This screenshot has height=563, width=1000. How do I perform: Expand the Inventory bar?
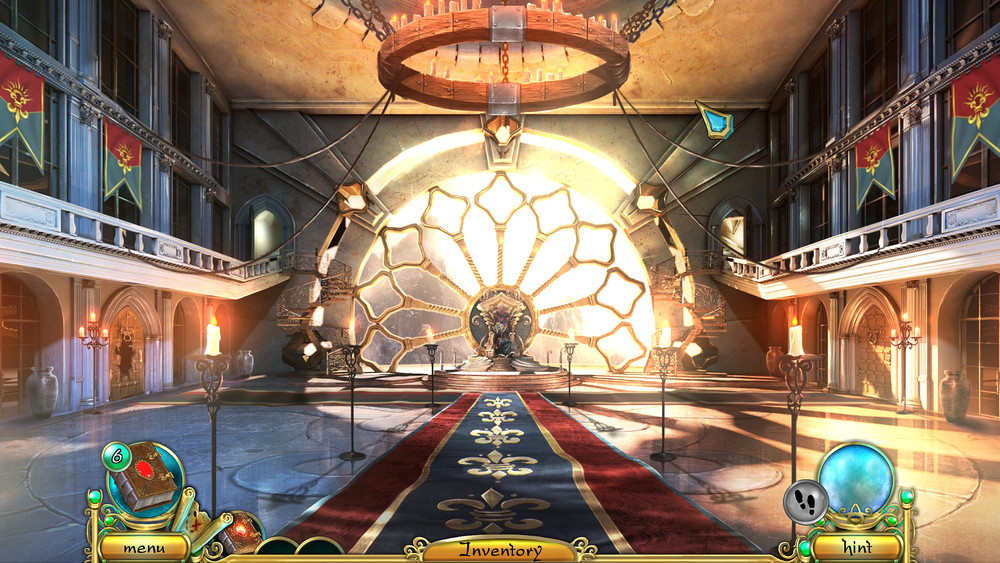tap(500, 550)
